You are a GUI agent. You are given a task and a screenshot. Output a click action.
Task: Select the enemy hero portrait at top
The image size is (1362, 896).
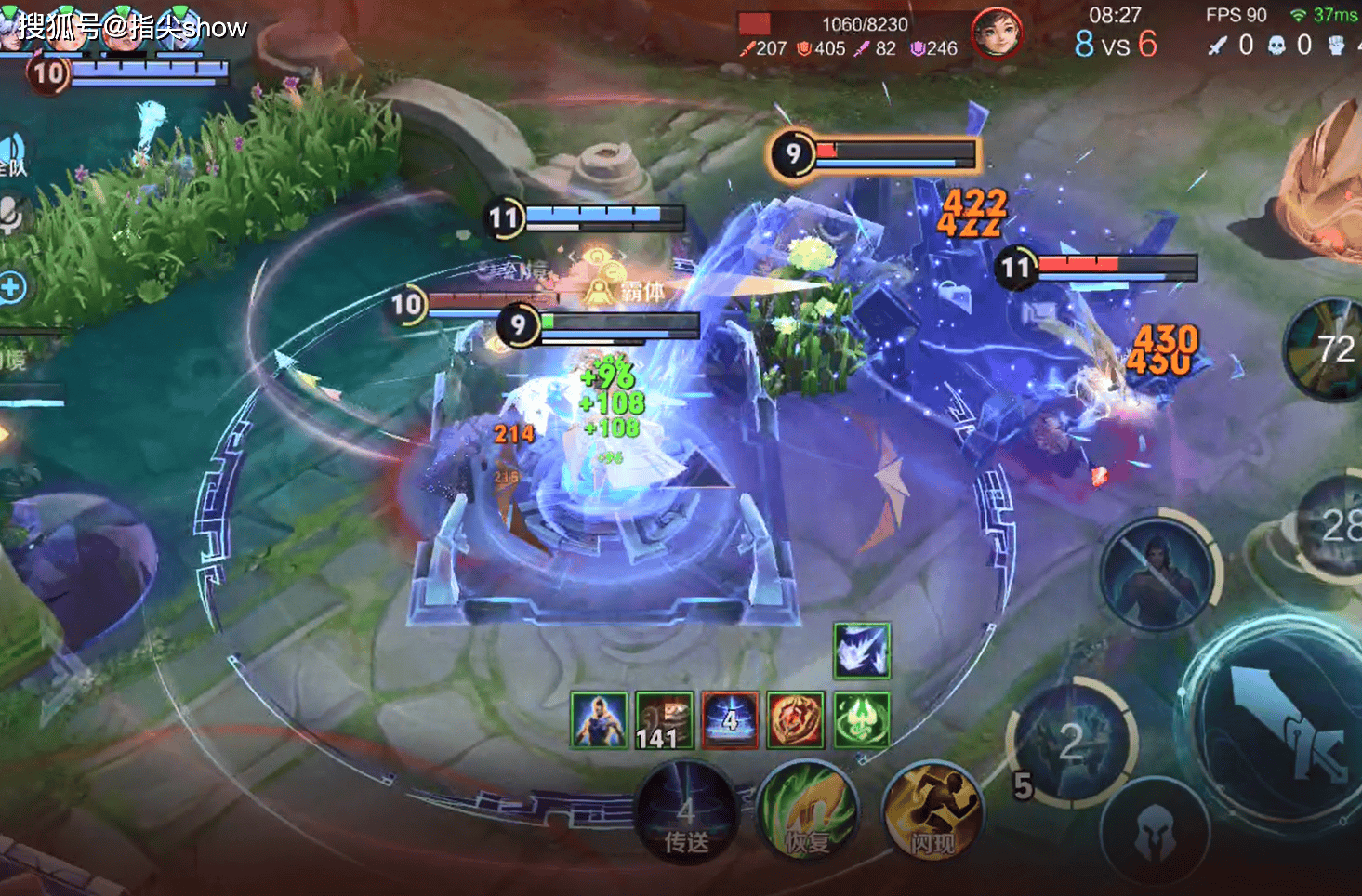coord(996,33)
